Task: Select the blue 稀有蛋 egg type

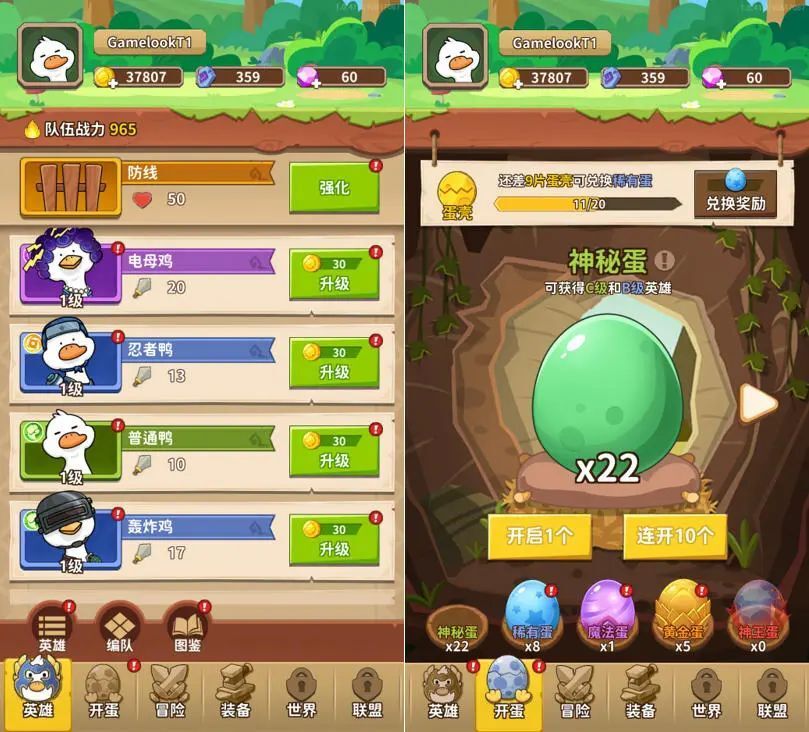Action: [532, 610]
